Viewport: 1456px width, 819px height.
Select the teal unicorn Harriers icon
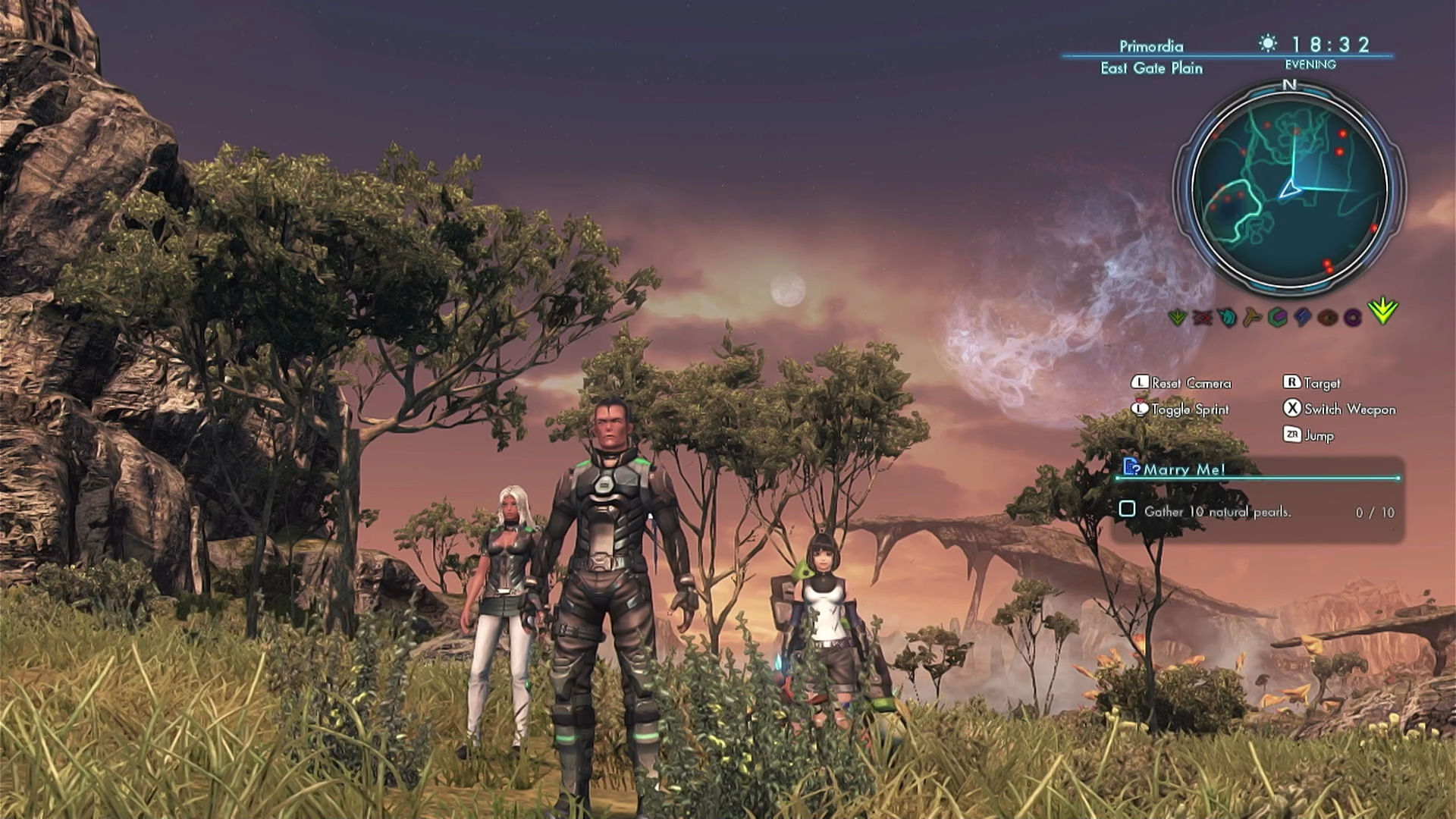point(1227,317)
